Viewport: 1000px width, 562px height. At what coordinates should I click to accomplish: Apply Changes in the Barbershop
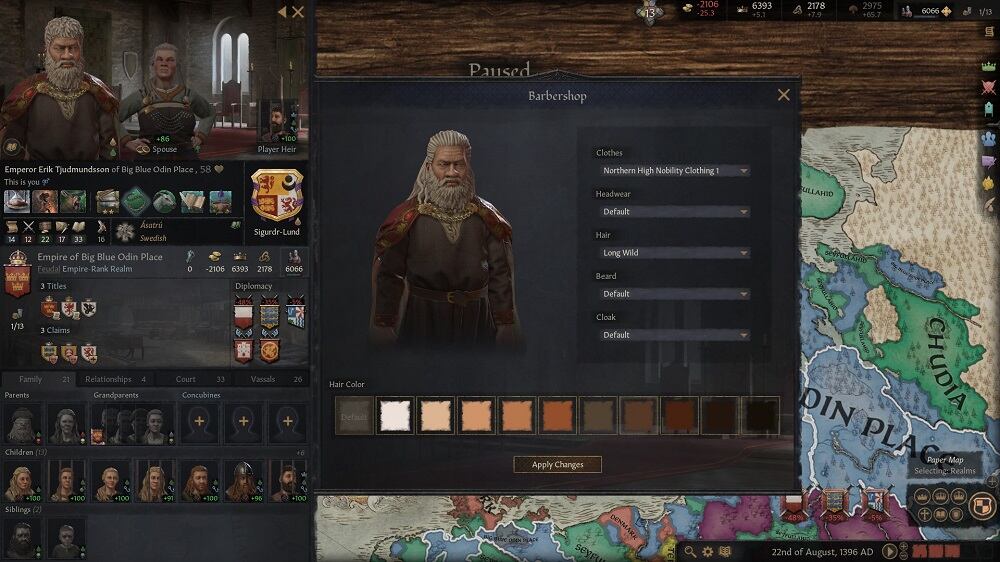pyautogui.click(x=557, y=465)
